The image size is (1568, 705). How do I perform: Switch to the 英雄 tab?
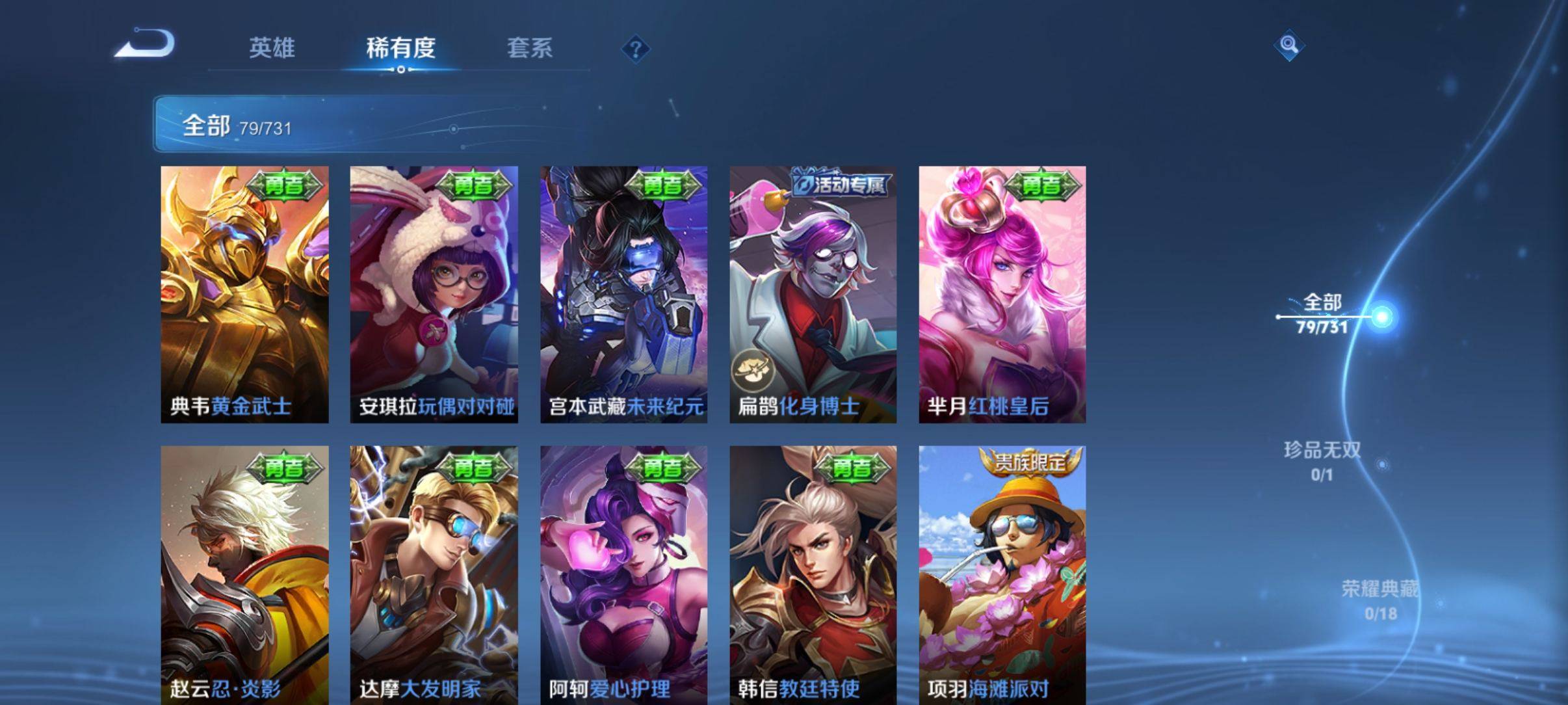(273, 49)
